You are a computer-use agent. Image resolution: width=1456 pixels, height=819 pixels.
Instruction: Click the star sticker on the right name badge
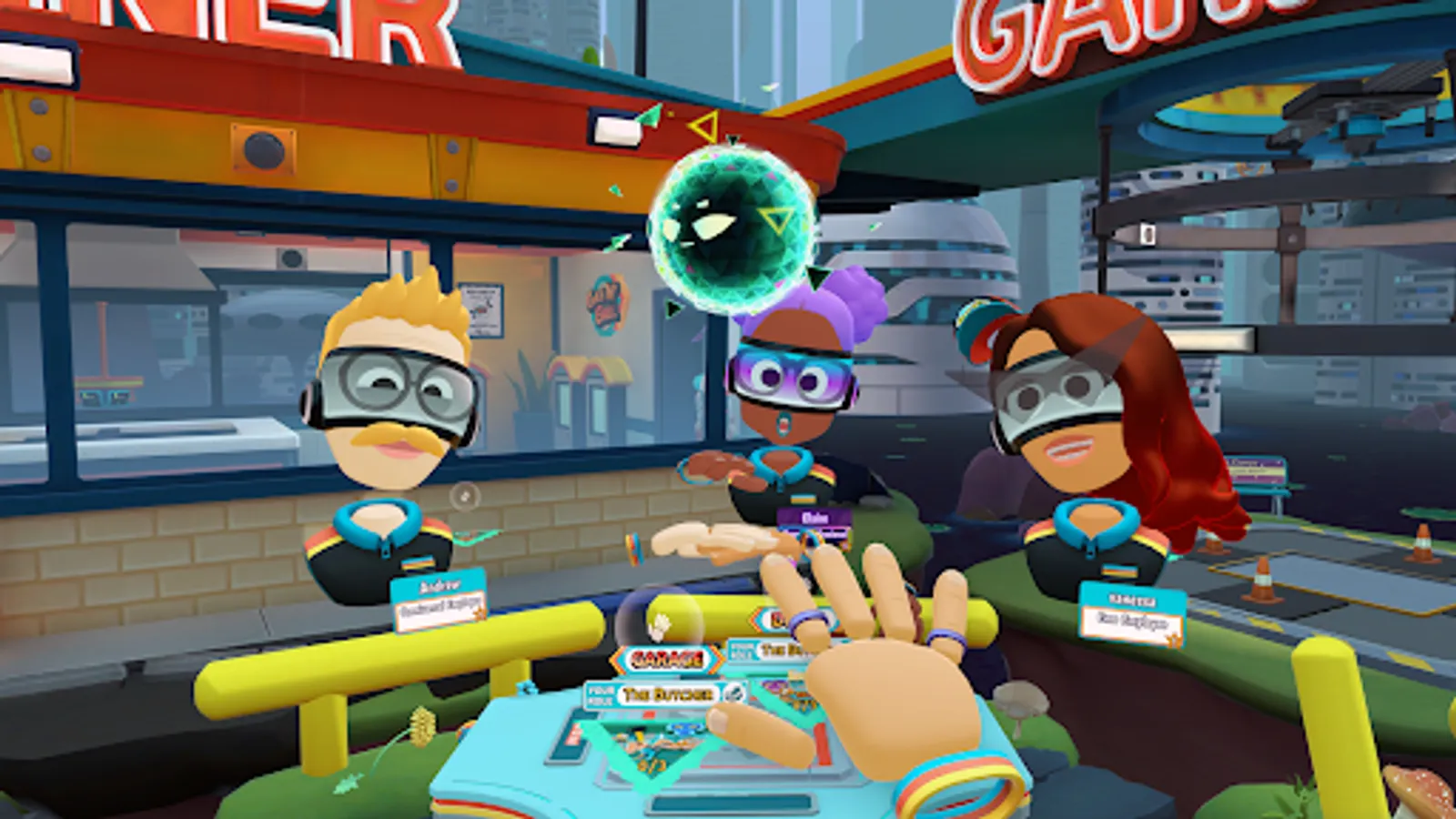pyautogui.click(x=1173, y=640)
